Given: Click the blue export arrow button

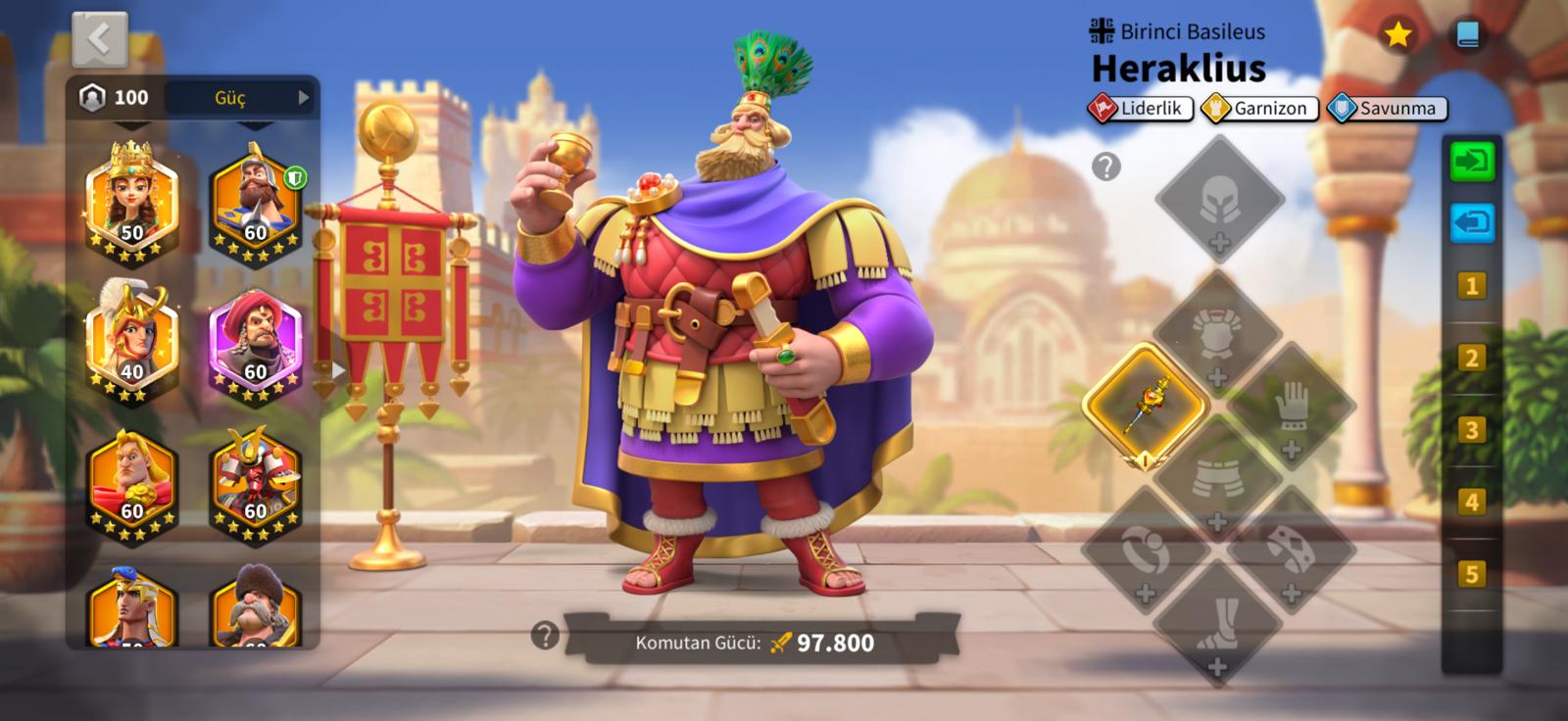Looking at the screenshot, I should tap(1471, 222).
